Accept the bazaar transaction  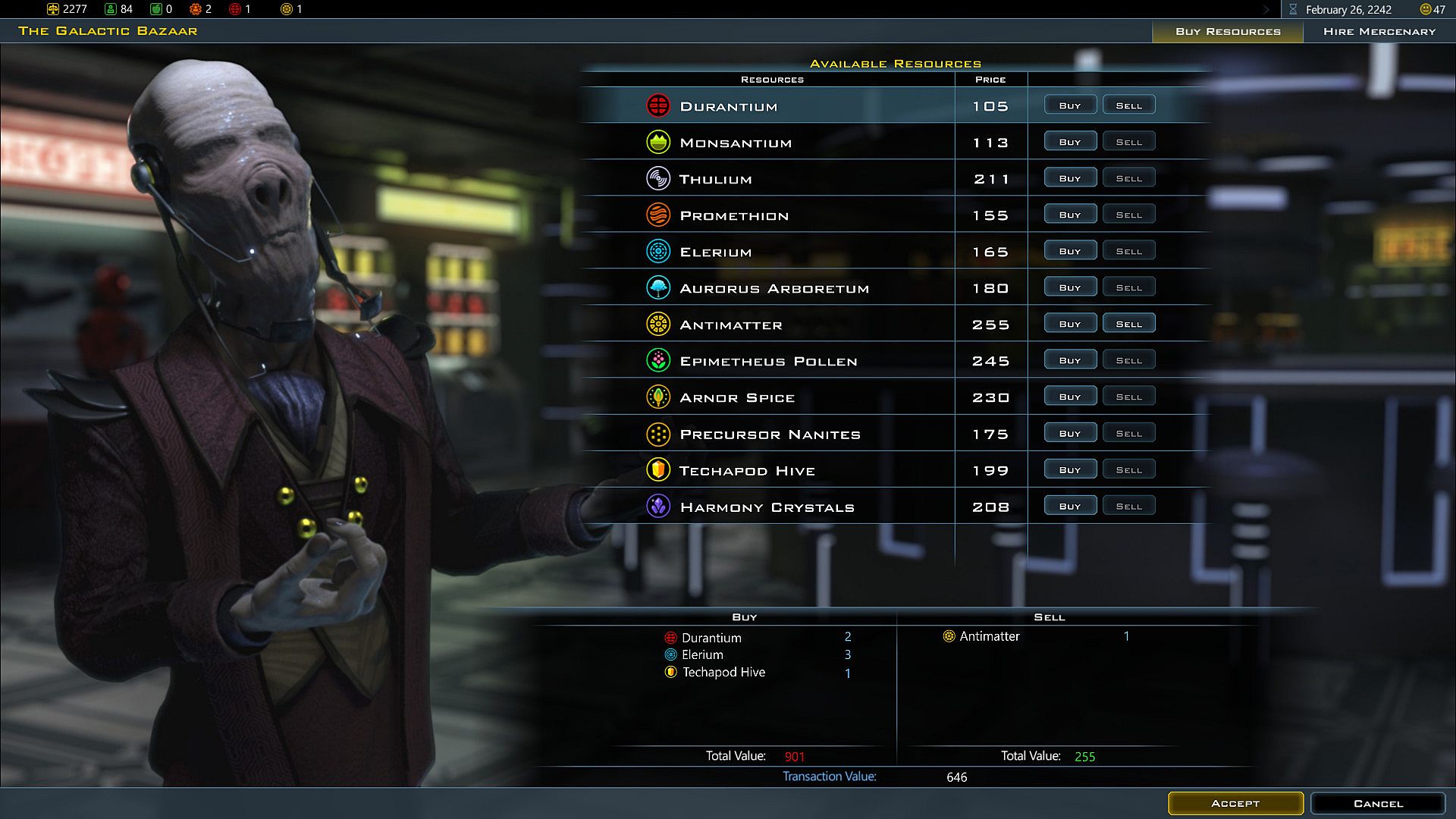[1235, 803]
